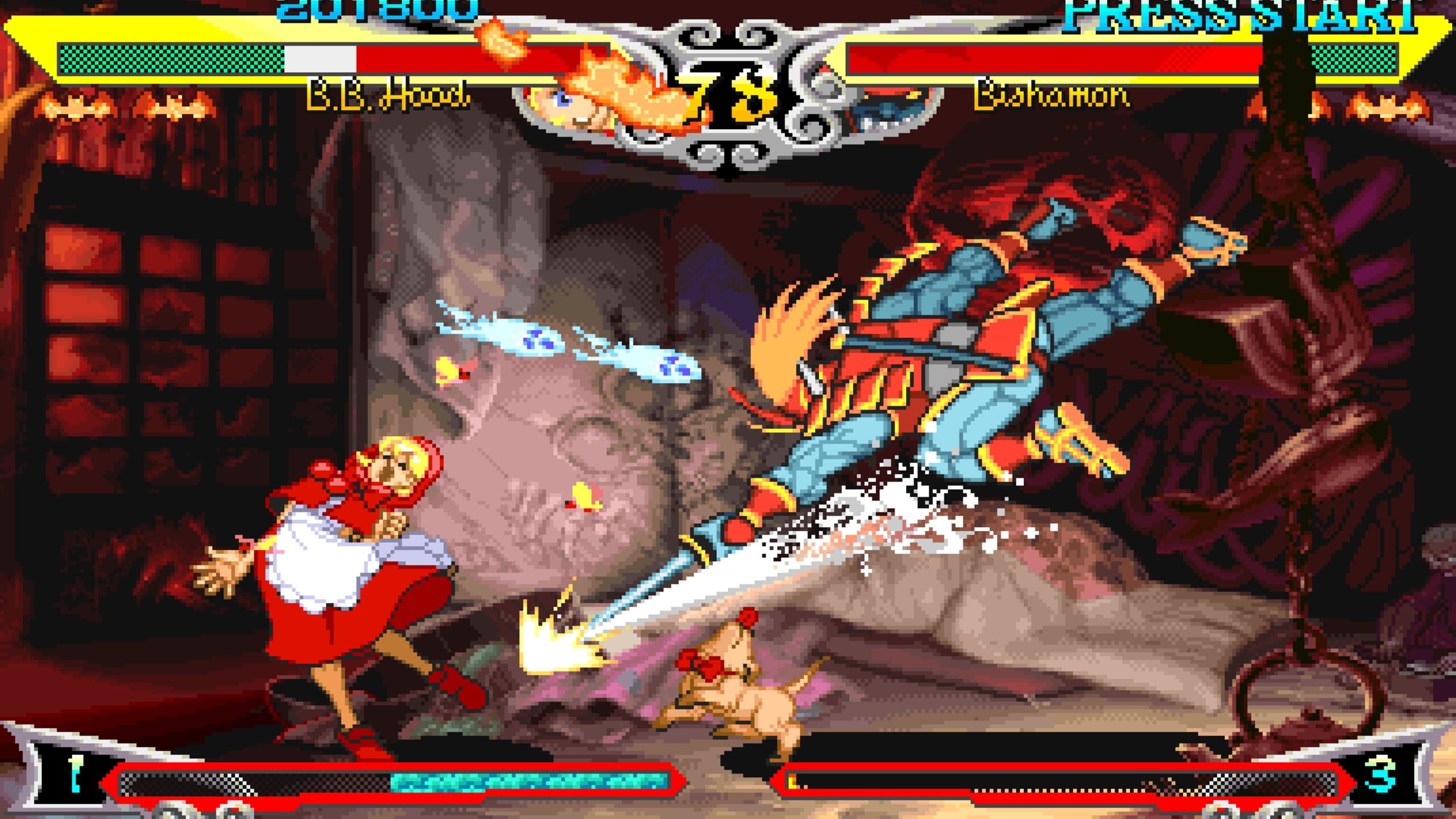1456x819 pixels.
Task: Click the score 201800 at top
Action: 373,9
